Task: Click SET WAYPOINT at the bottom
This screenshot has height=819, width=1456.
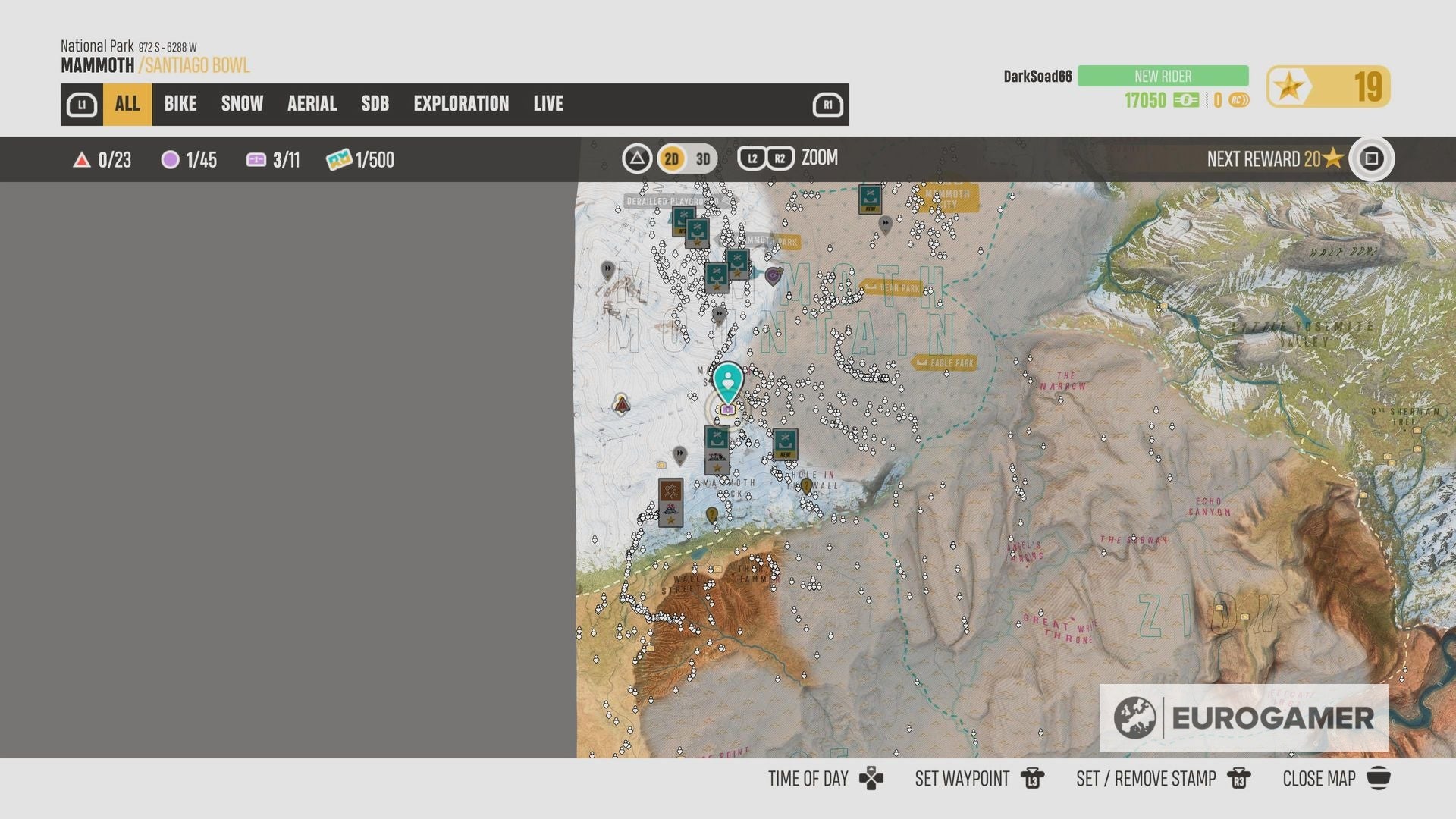Action: click(x=962, y=778)
